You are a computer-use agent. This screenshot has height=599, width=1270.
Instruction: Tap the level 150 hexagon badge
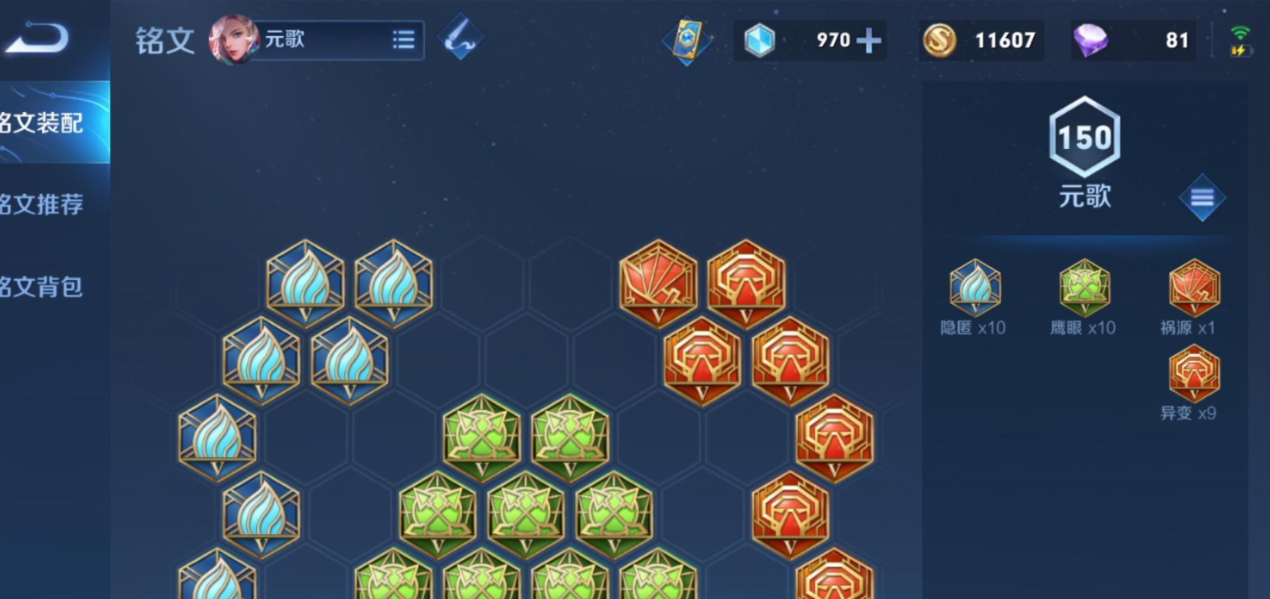point(1084,138)
